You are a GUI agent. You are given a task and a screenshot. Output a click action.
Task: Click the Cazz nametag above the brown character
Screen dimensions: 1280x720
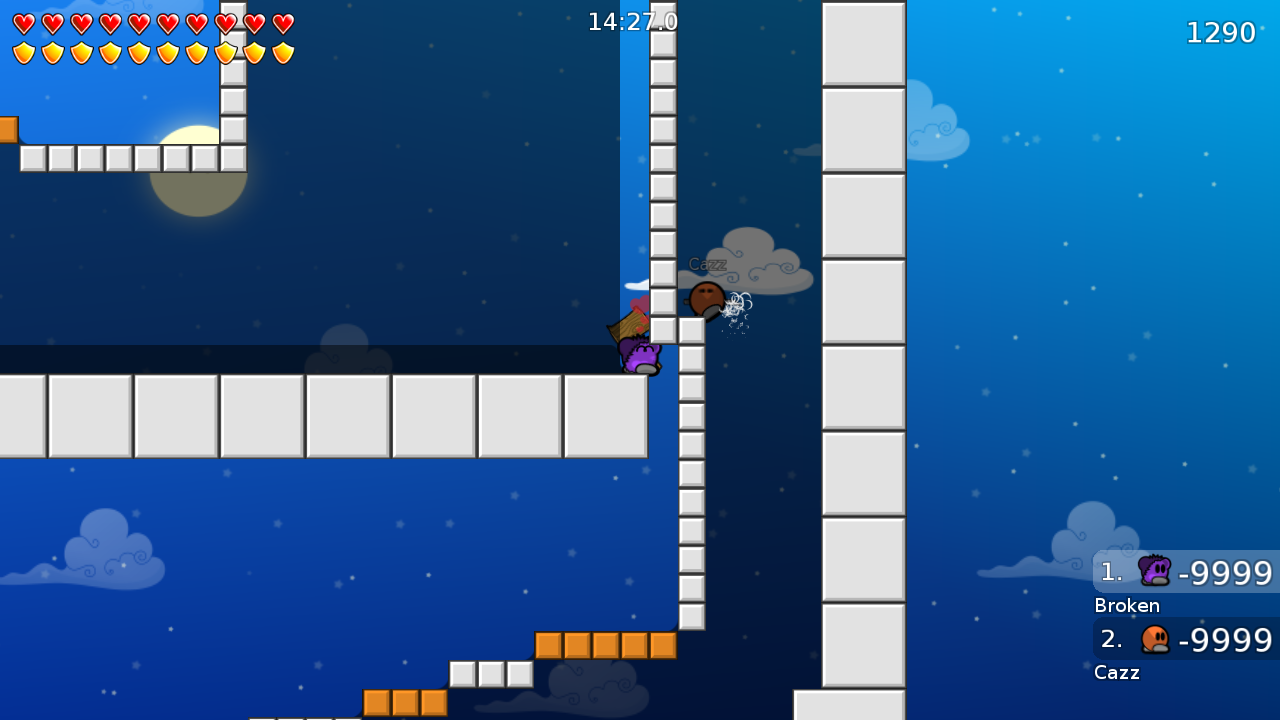pos(707,264)
